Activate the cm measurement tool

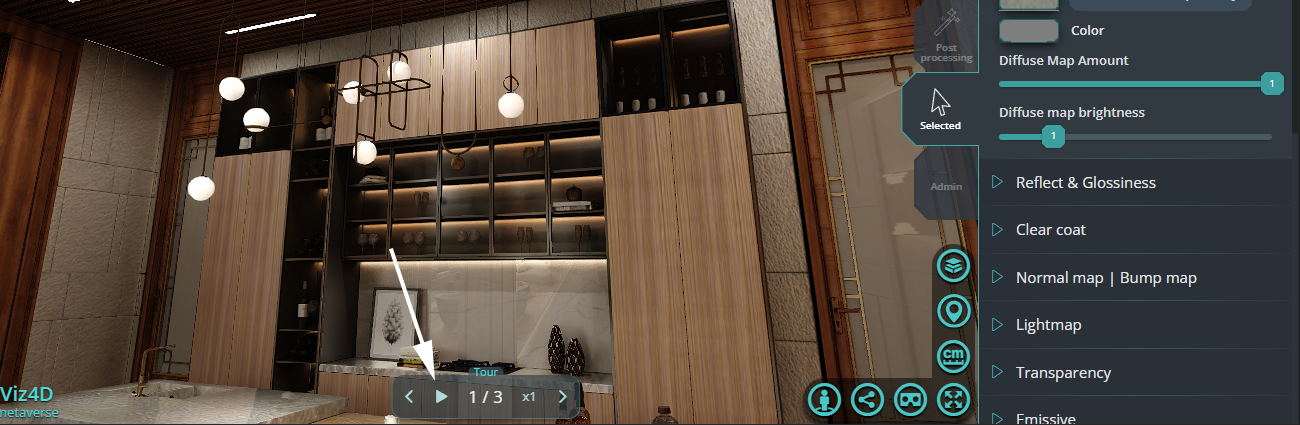pyautogui.click(x=954, y=356)
